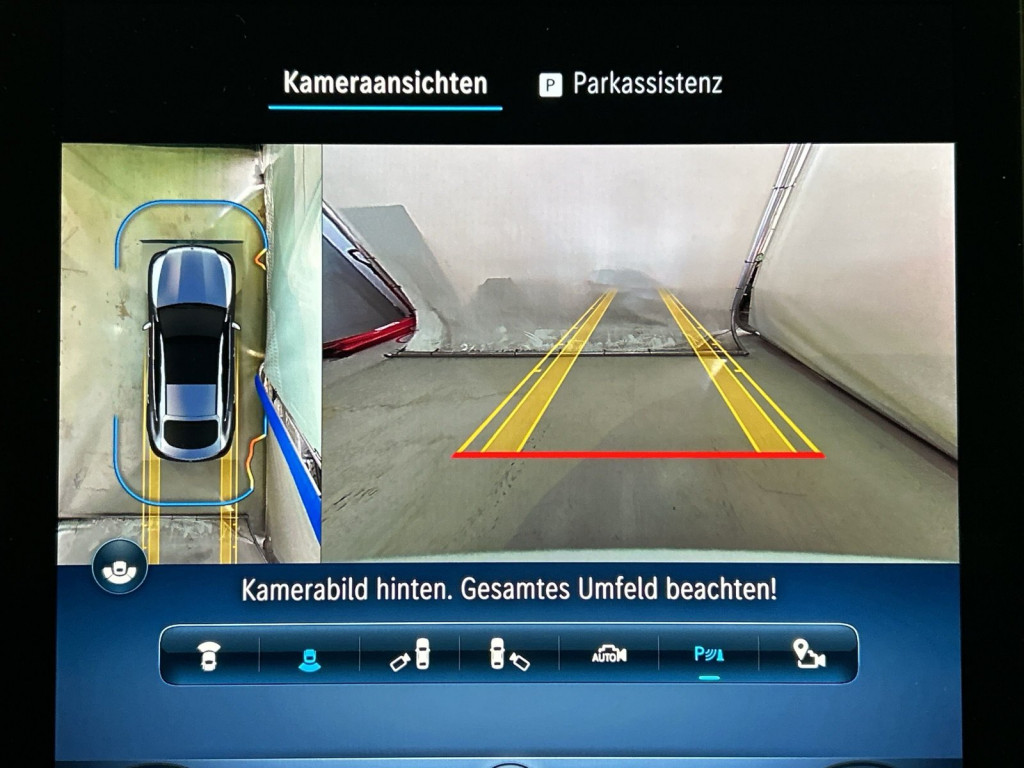Switch to the Kameraansichten tab
The image size is (1024, 768).
click(385, 83)
